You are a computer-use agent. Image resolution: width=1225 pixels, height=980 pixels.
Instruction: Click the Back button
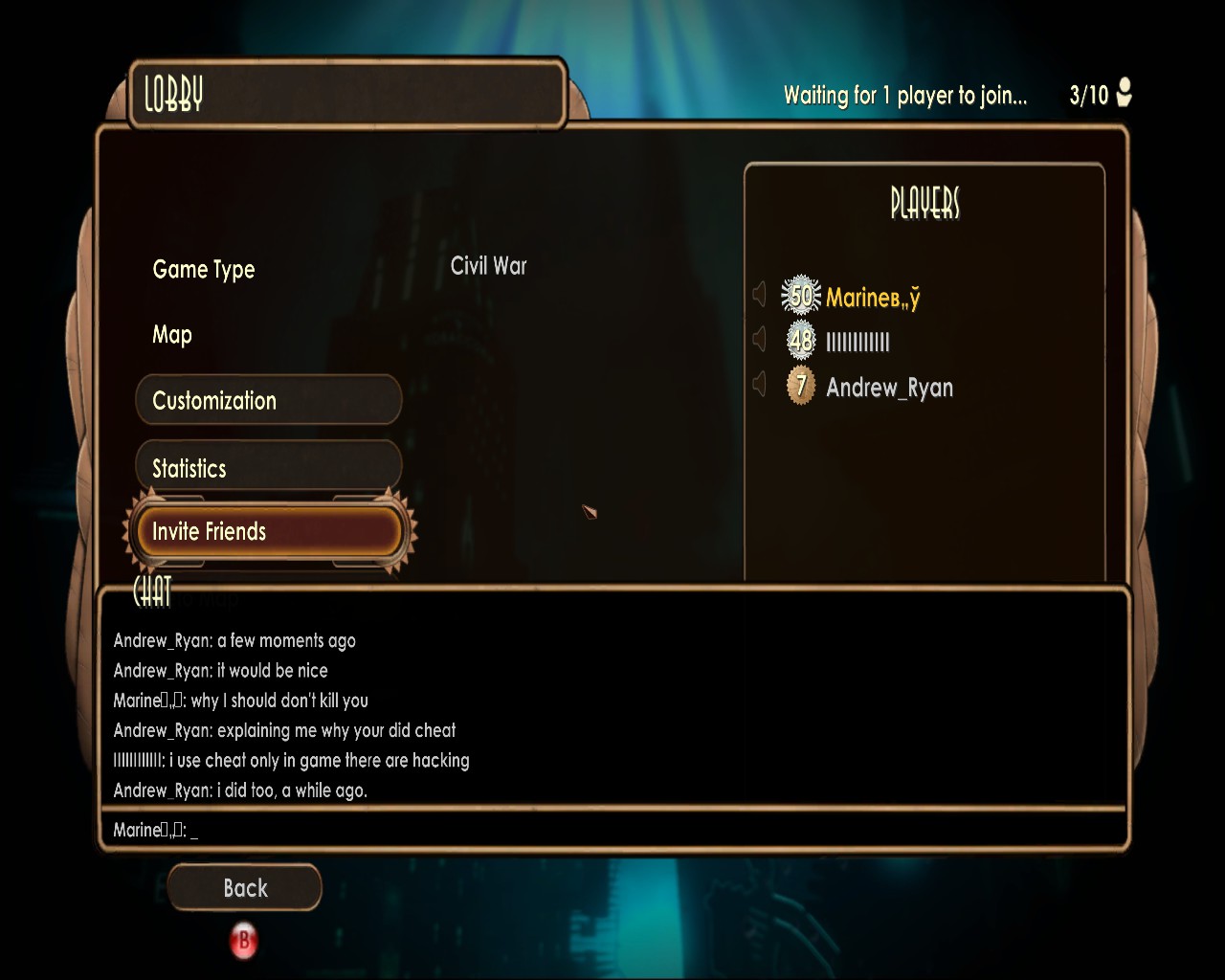click(244, 888)
